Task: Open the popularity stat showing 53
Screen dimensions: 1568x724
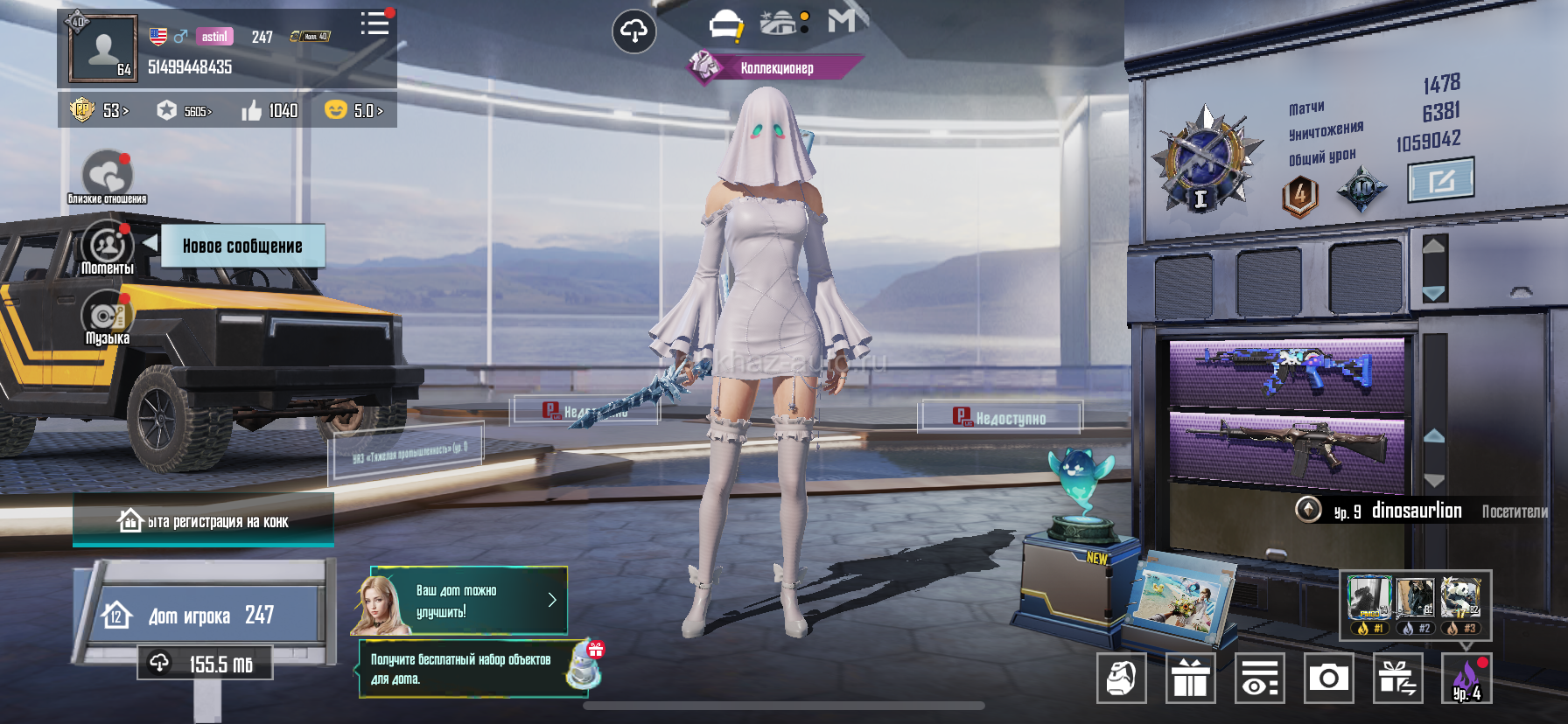Action: [100, 111]
